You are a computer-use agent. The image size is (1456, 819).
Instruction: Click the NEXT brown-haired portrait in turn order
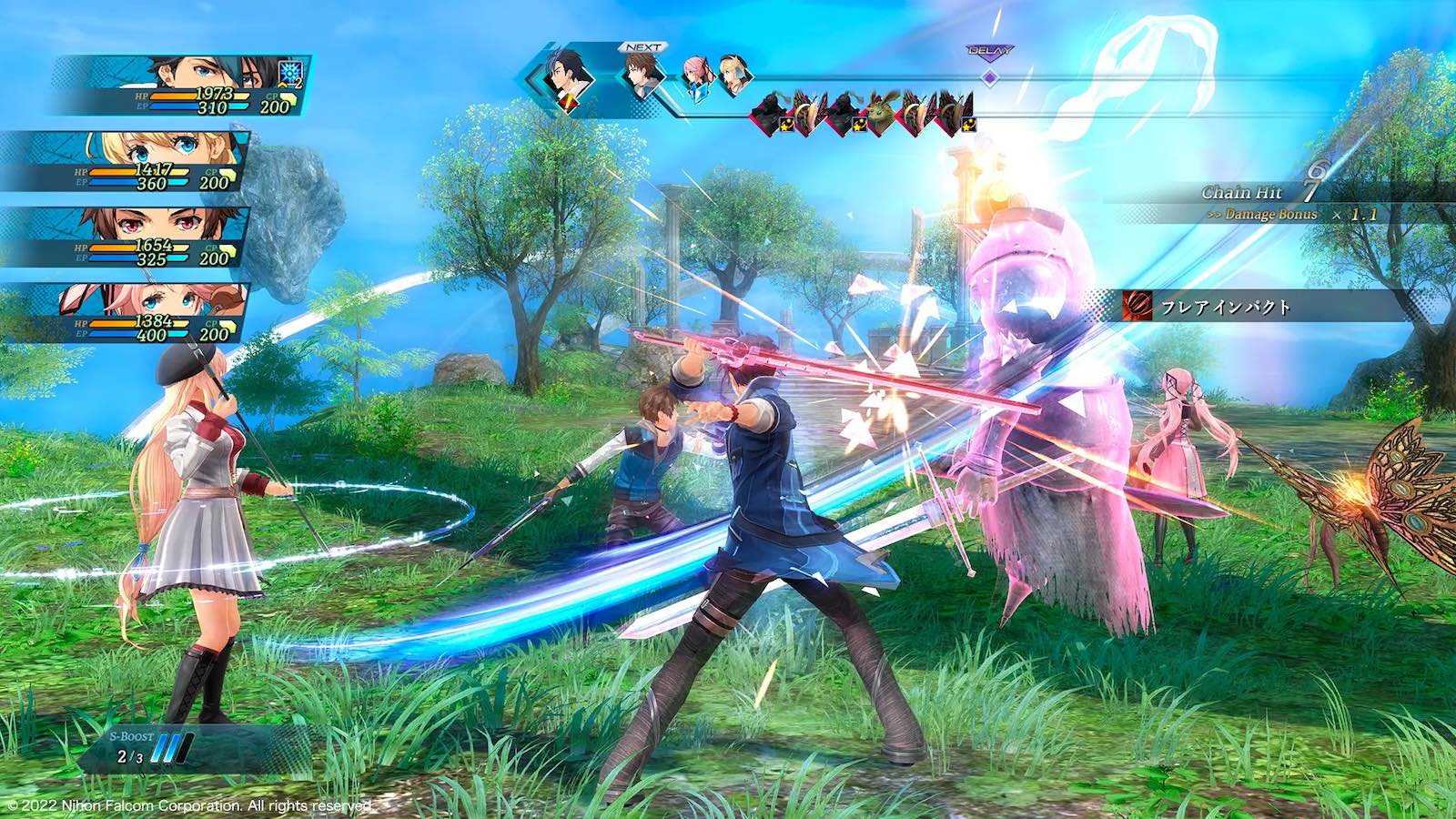point(643,76)
